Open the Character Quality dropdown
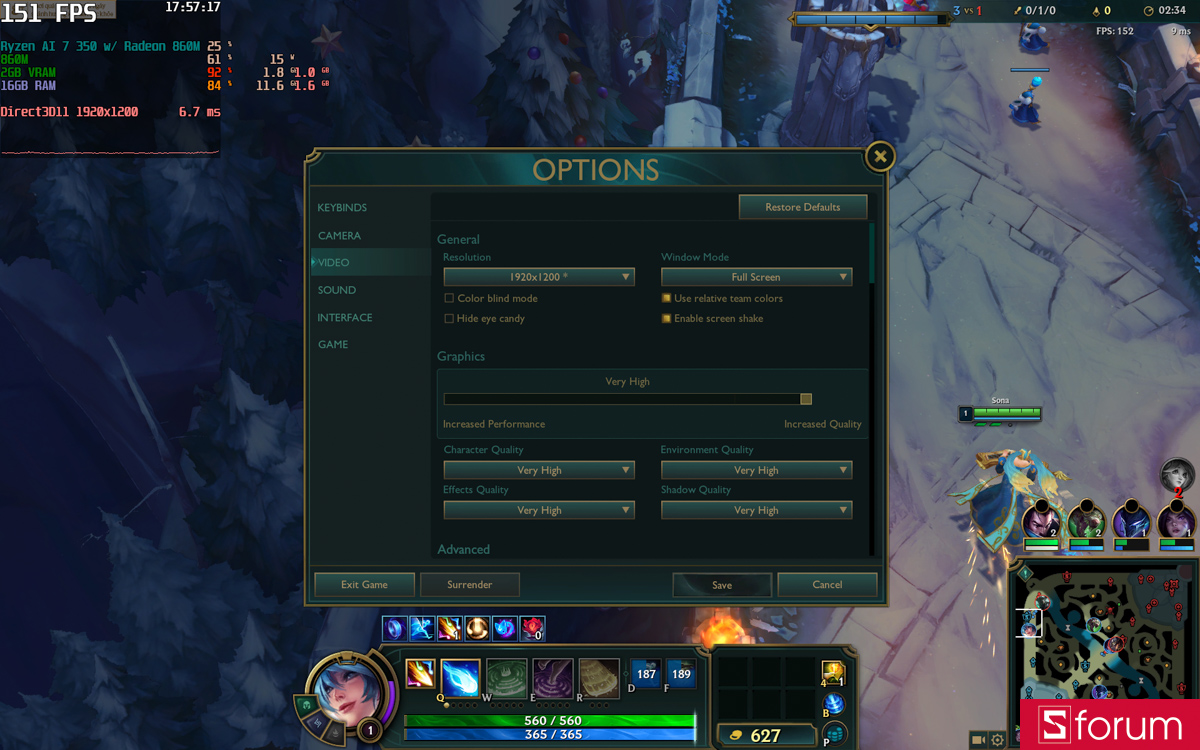The height and width of the screenshot is (750, 1200). (539, 470)
